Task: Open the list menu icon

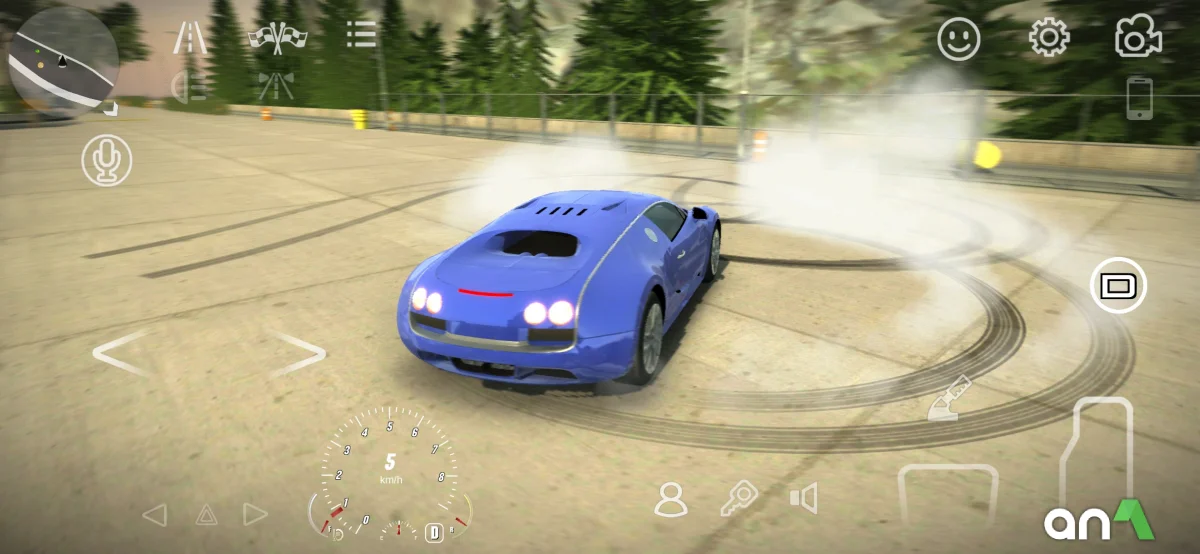Action: [361, 36]
